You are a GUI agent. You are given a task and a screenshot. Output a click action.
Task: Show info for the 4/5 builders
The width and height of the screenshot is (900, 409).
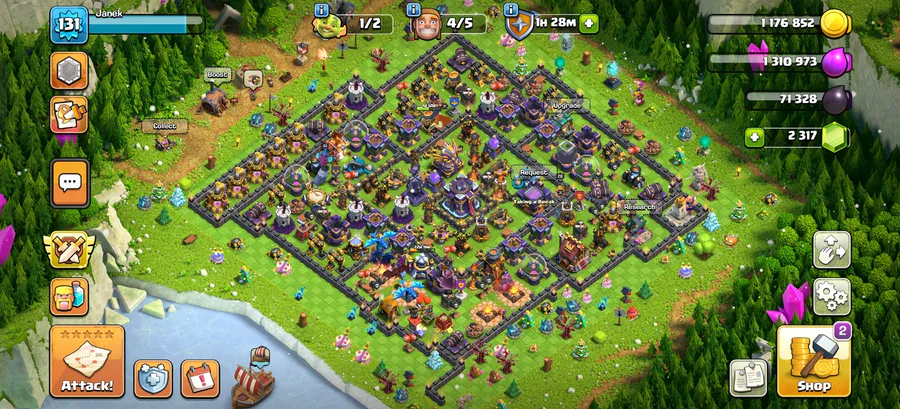point(413,11)
